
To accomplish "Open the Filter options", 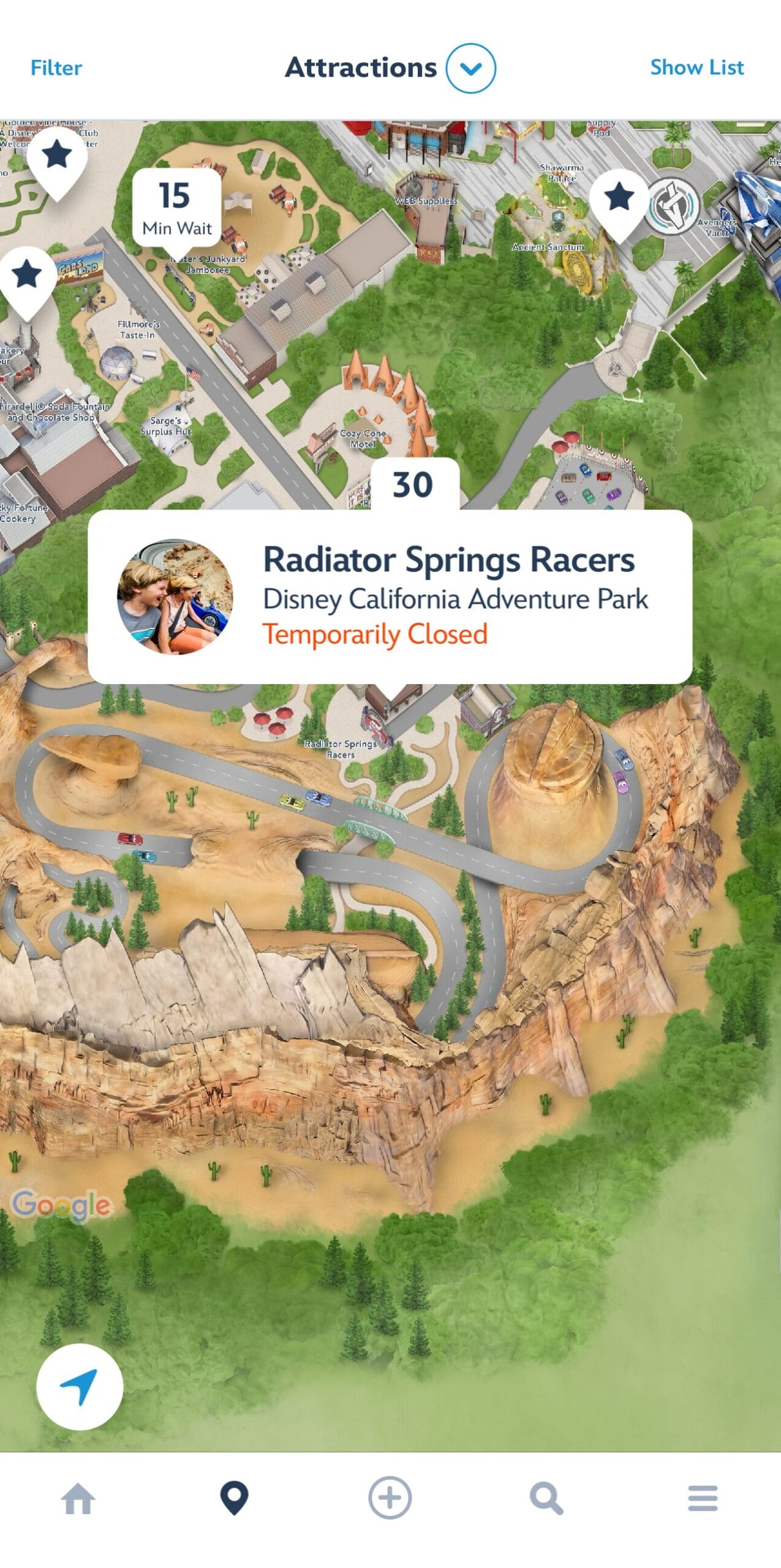I will [56, 68].
